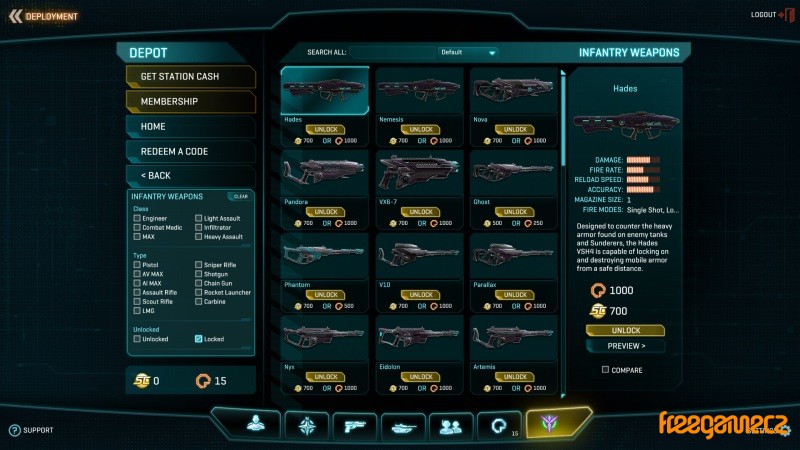This screenshot has height=450, width=800.
Task: Clear the infantry weapons filters
Action: coord(240,197)
